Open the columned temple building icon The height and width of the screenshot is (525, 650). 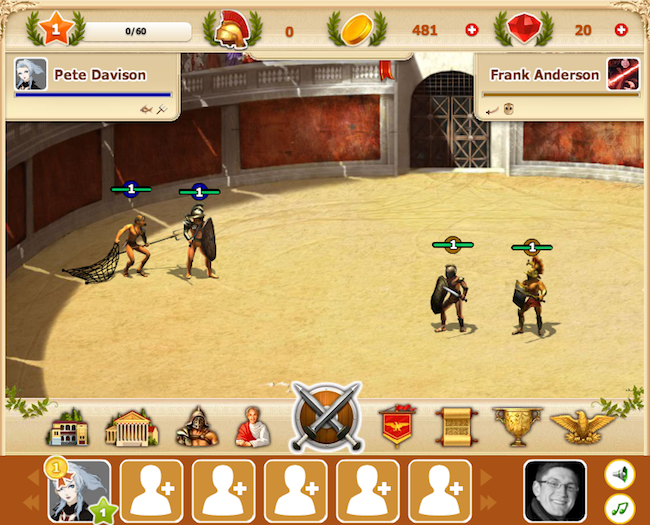tap(132, 427)
